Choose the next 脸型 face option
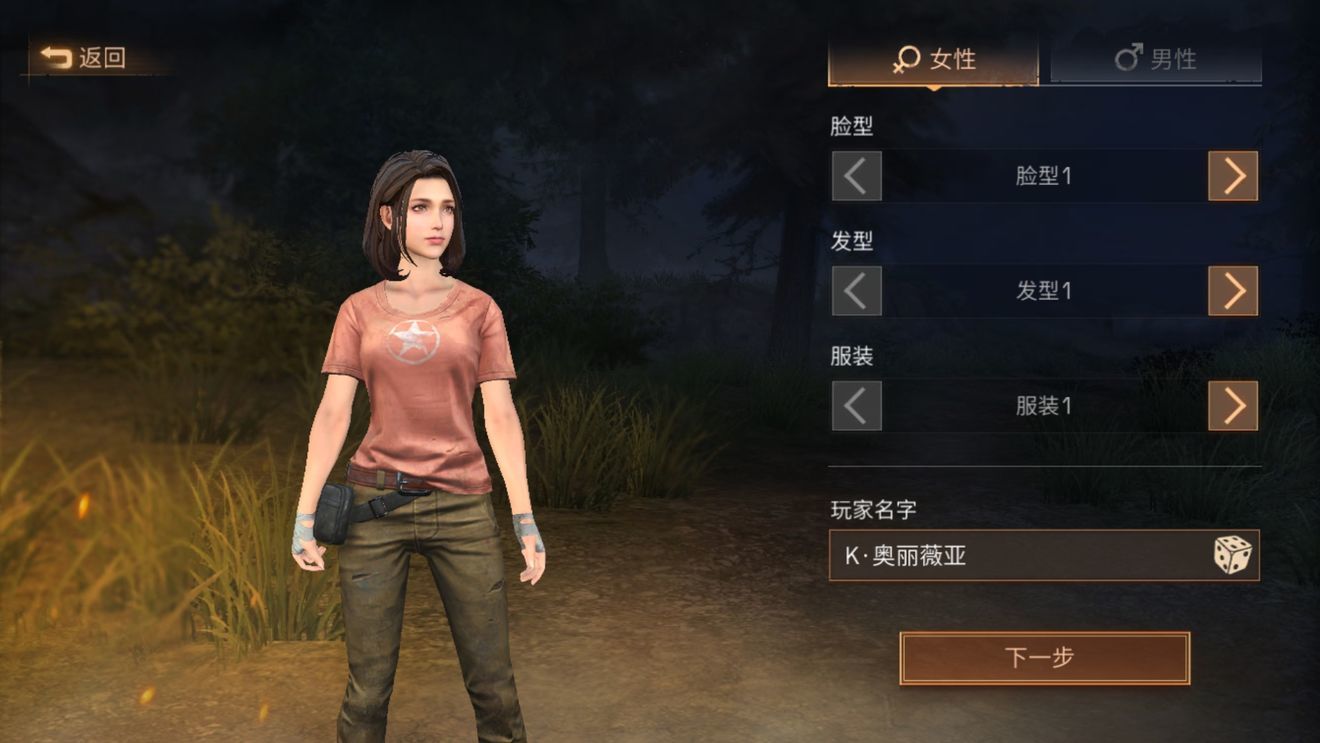 point(1233,176)
